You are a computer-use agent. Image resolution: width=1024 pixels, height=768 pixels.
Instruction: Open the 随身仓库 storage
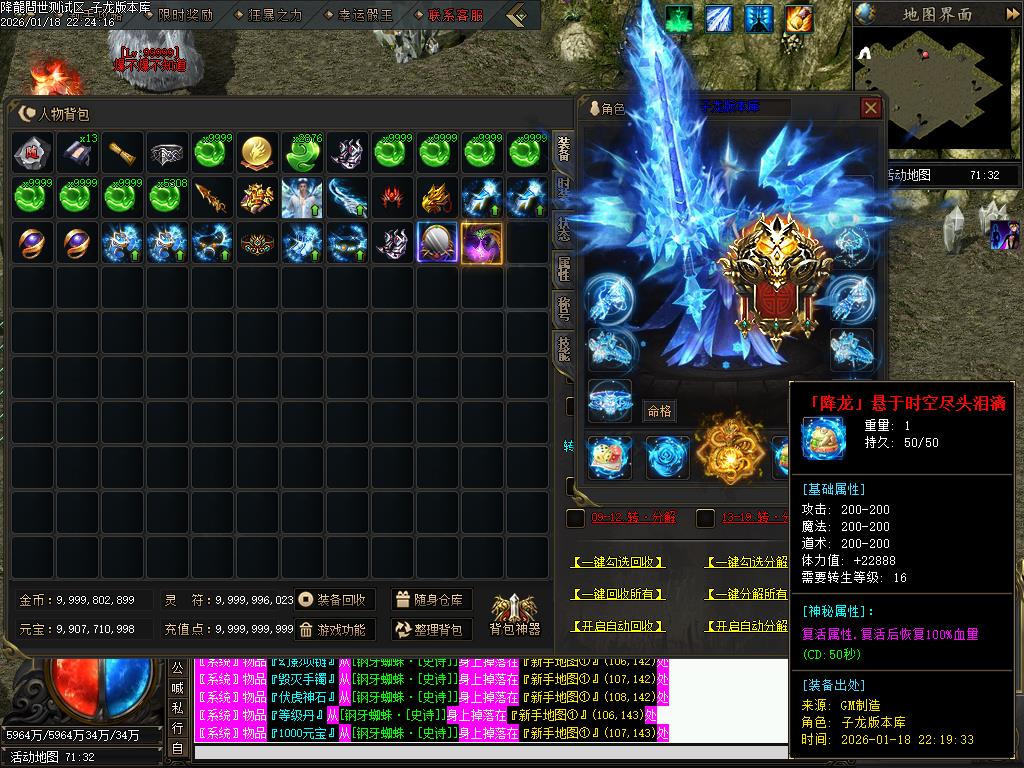430,600
